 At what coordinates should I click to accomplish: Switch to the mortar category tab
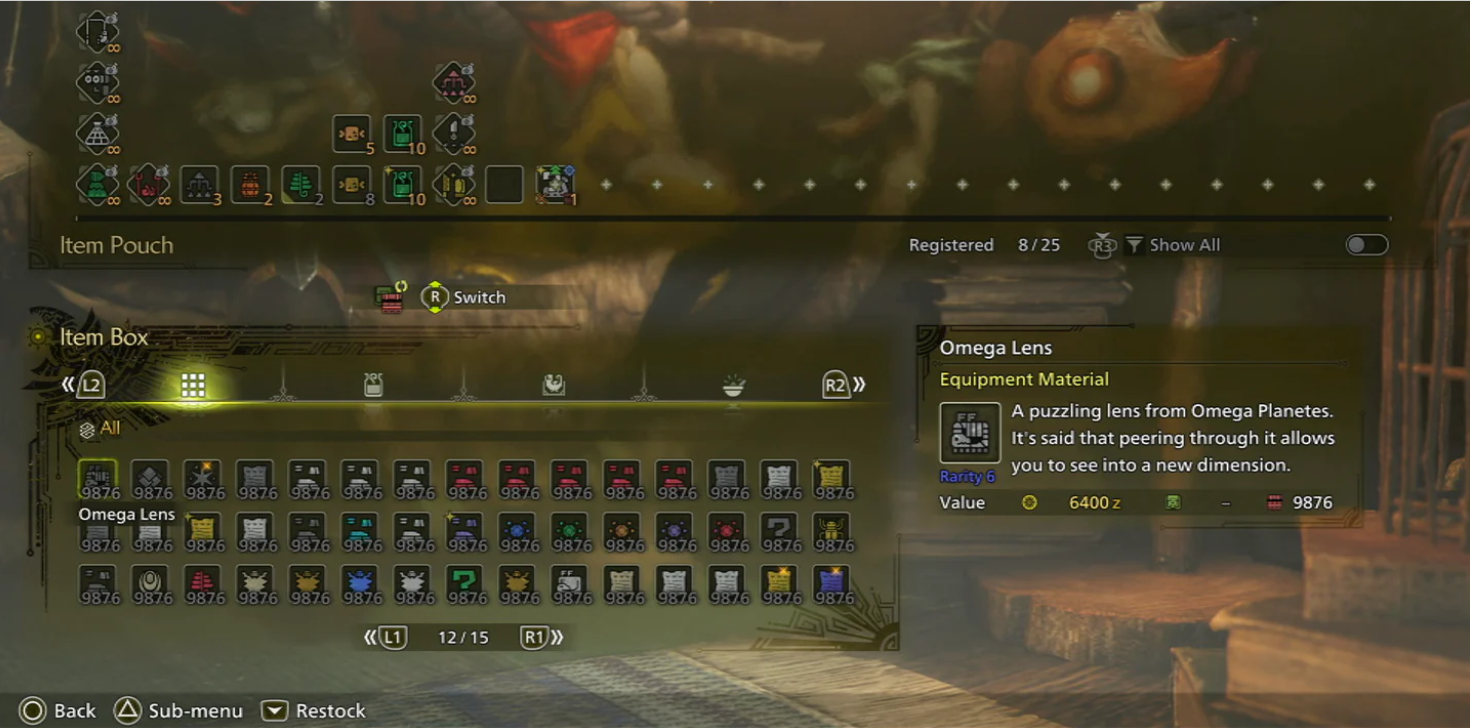(x=553, y=386)
